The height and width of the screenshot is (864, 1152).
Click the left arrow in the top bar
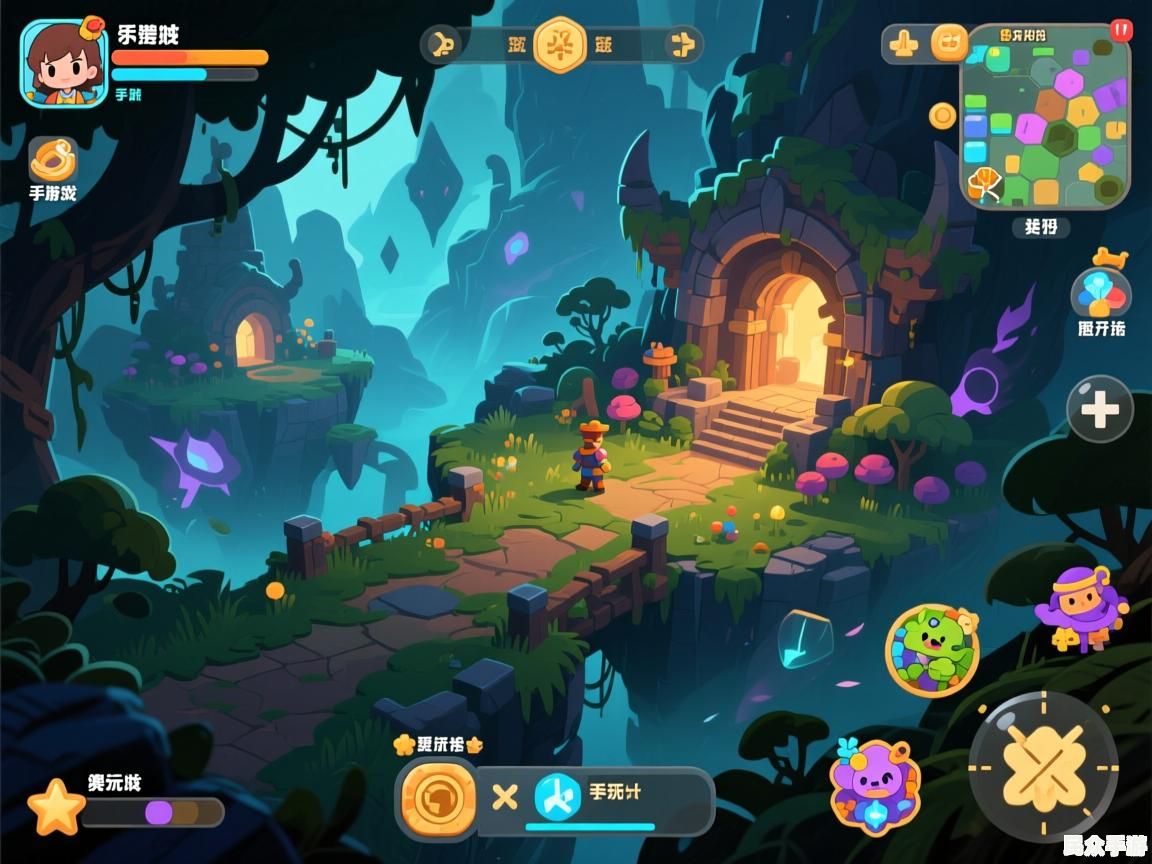(x=442, y=44)
